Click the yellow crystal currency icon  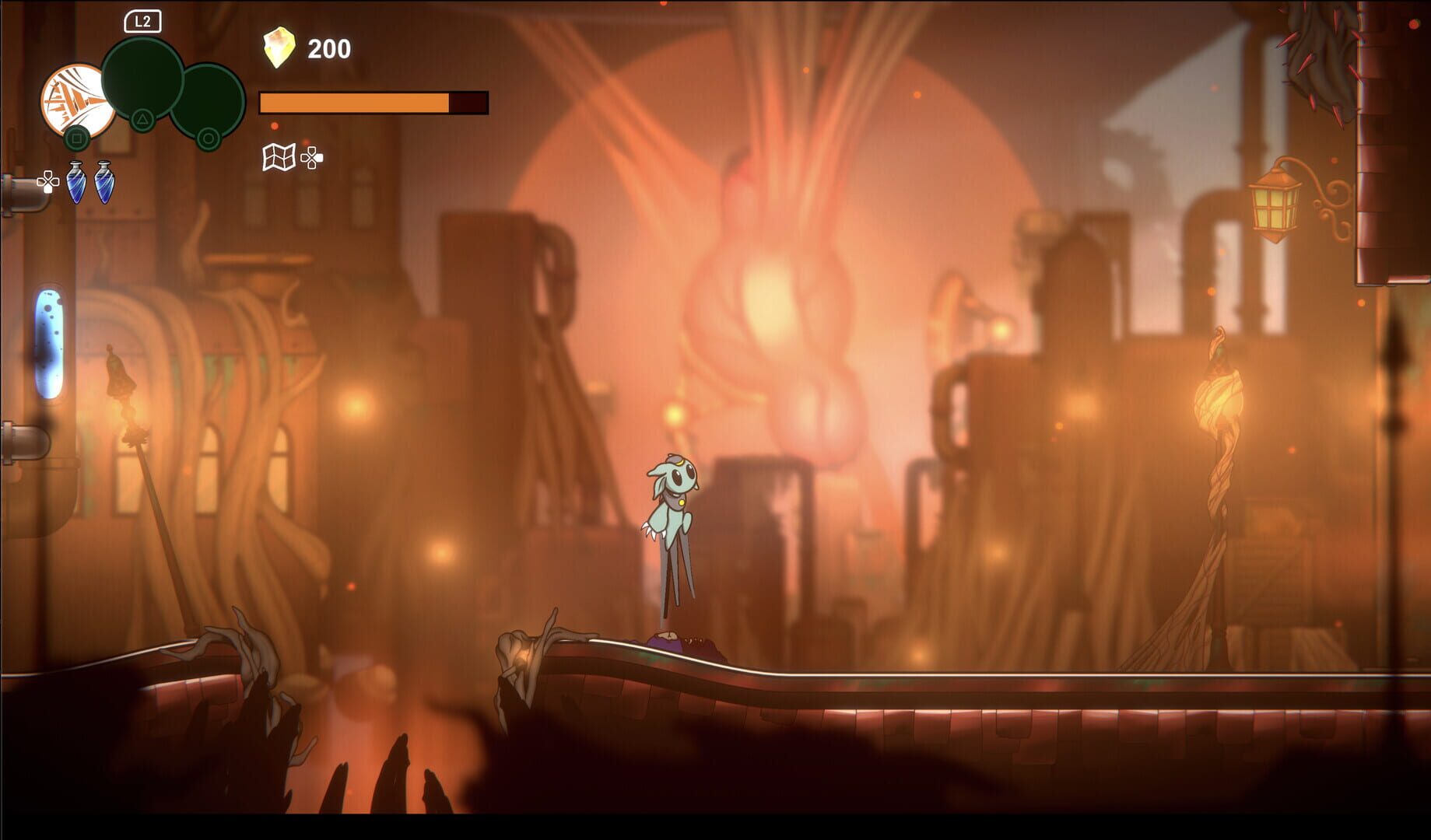[x=279, y=45]
